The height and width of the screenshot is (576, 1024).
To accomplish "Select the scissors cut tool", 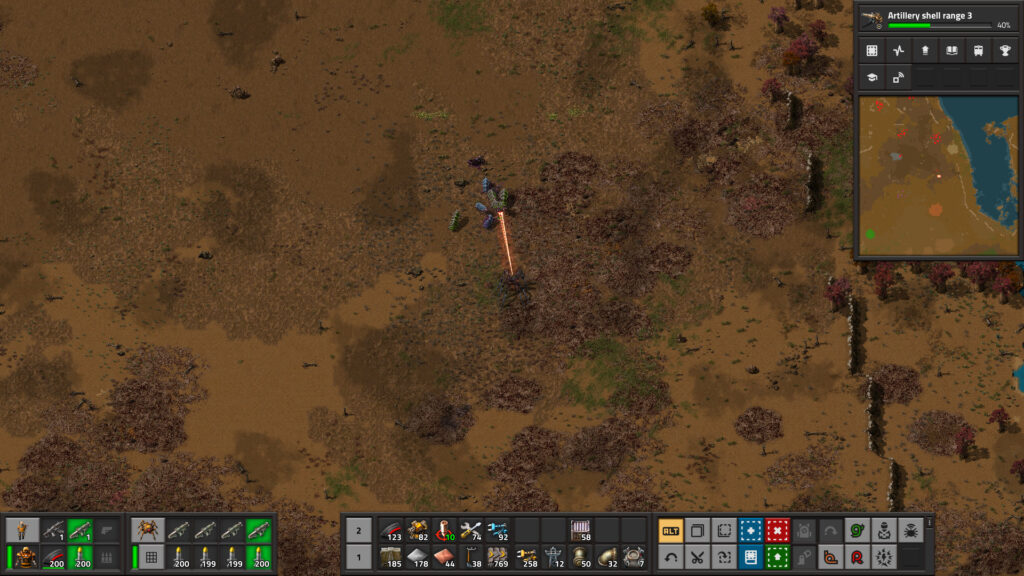I will [697, 557].
